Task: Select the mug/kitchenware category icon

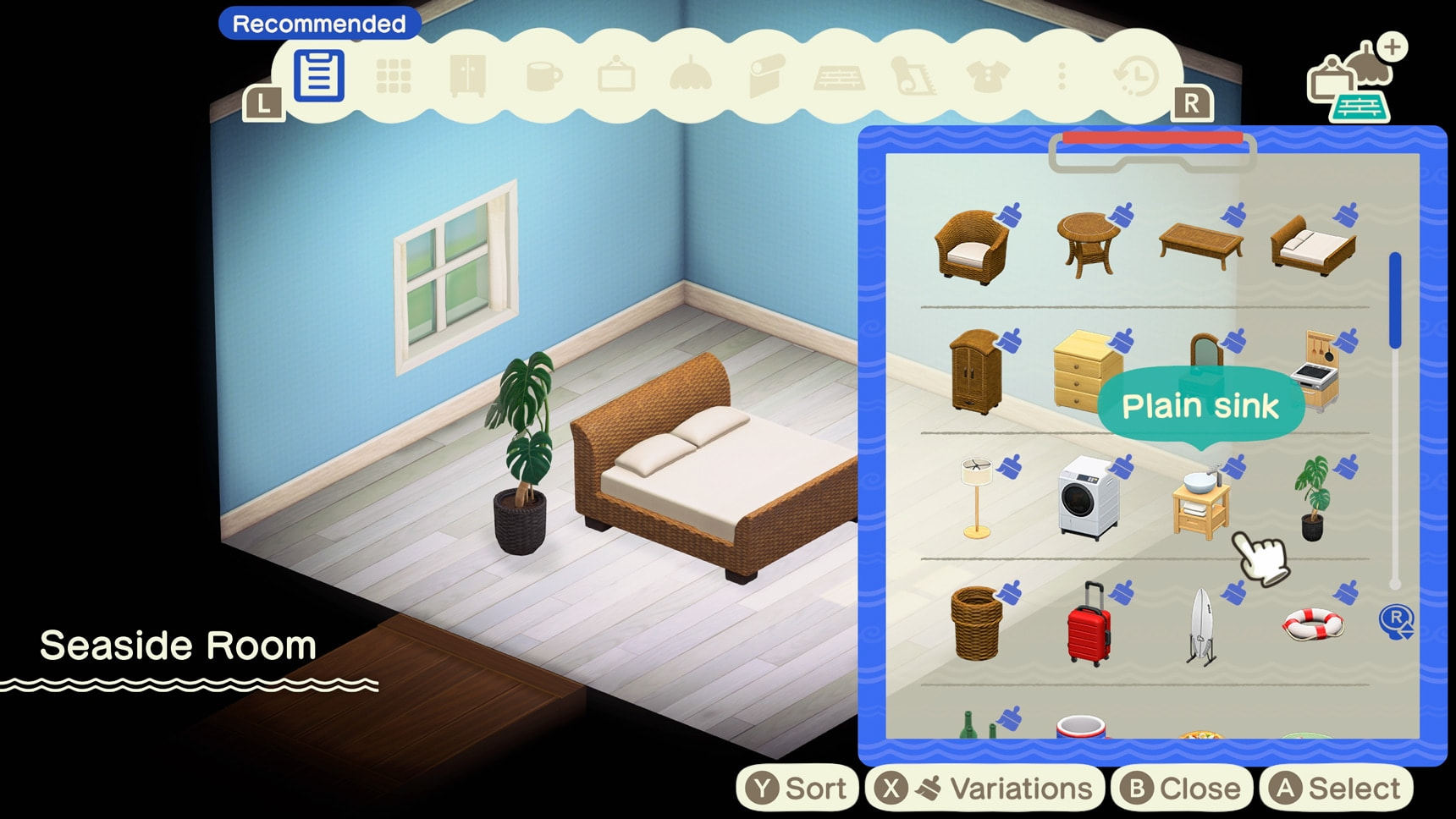Action: tap(546, 76)
